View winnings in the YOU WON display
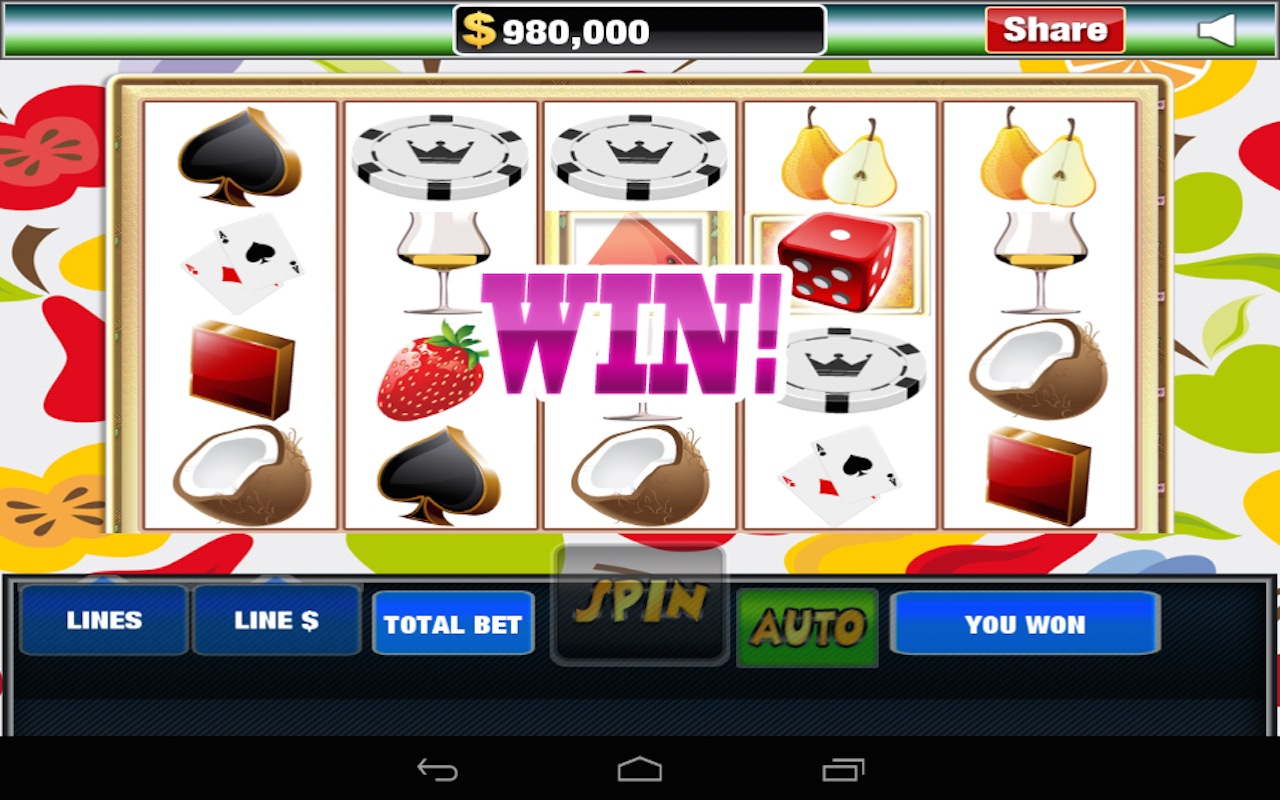This screenshot has height=800, width=1280. 1025,623
